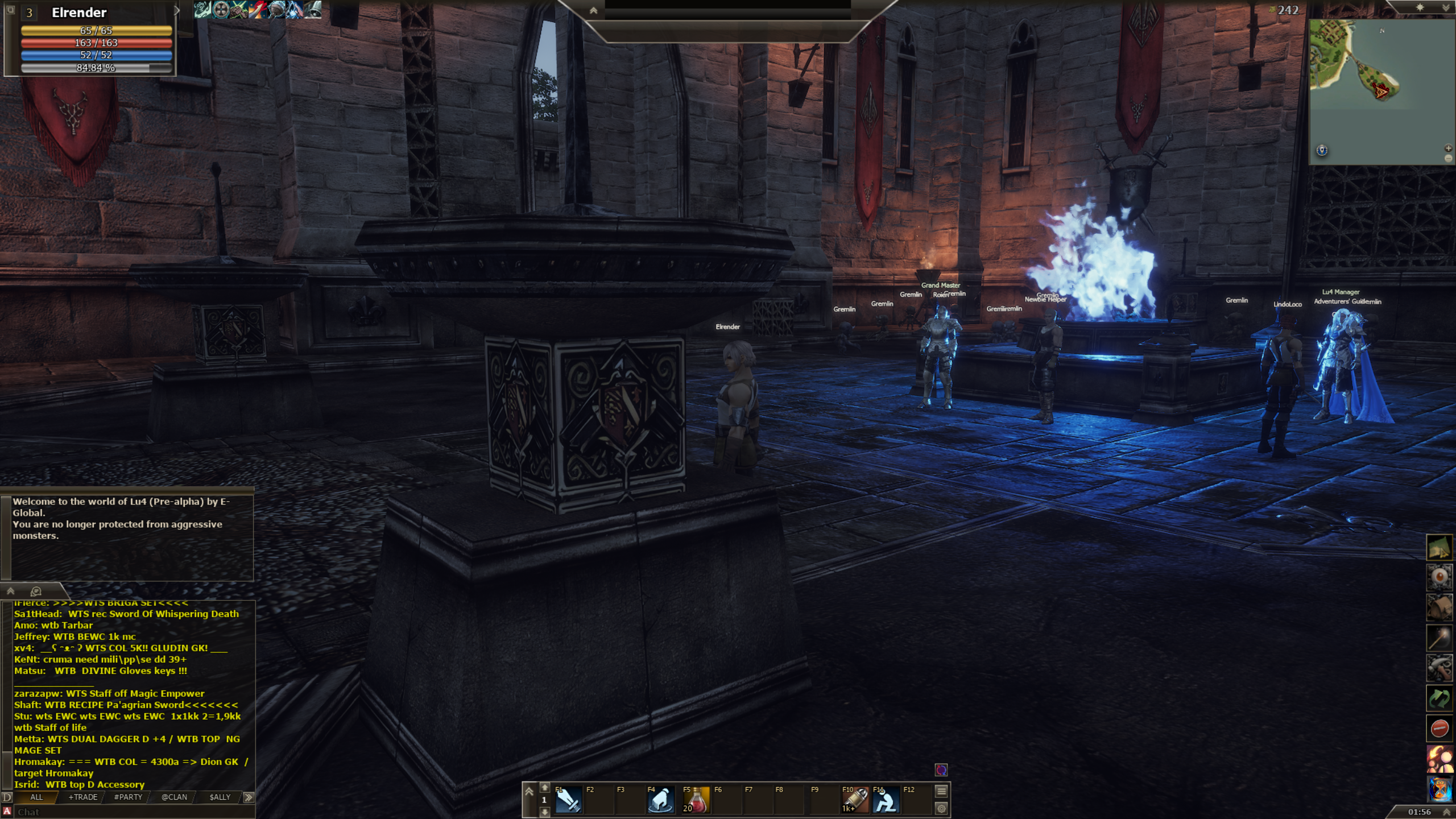Click the minimap in the corner
This screenshot has width=1456, height=819.
coord(1381,91)
